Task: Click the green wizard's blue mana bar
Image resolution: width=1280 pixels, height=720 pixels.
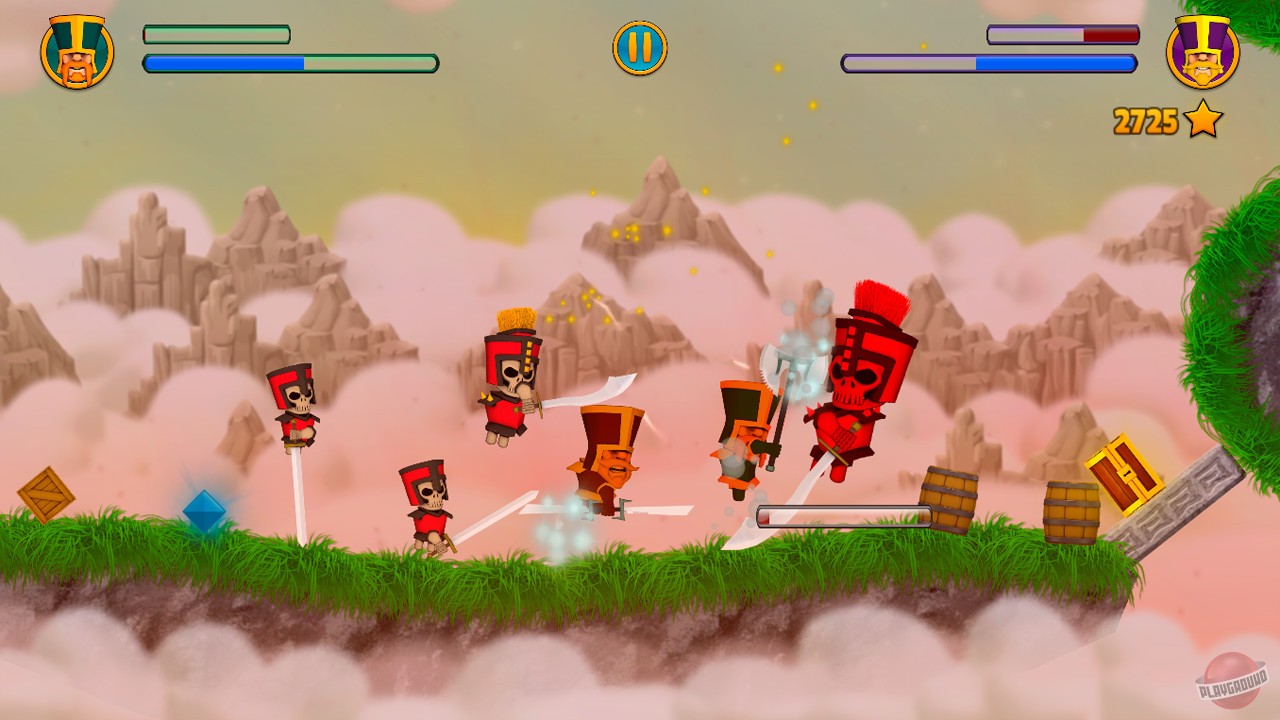Action: 290,65
